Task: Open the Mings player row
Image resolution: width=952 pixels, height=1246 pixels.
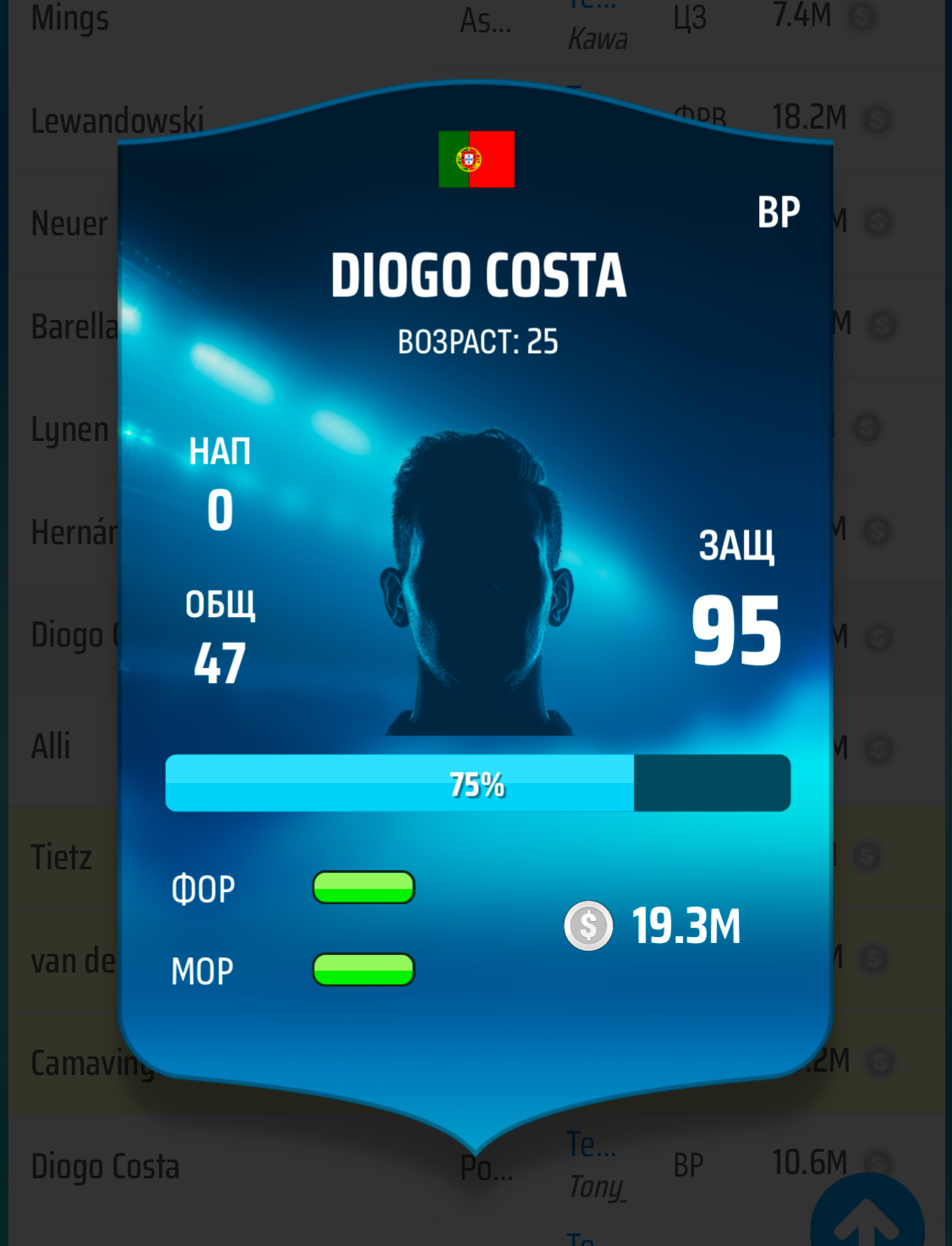Action: 69,19
